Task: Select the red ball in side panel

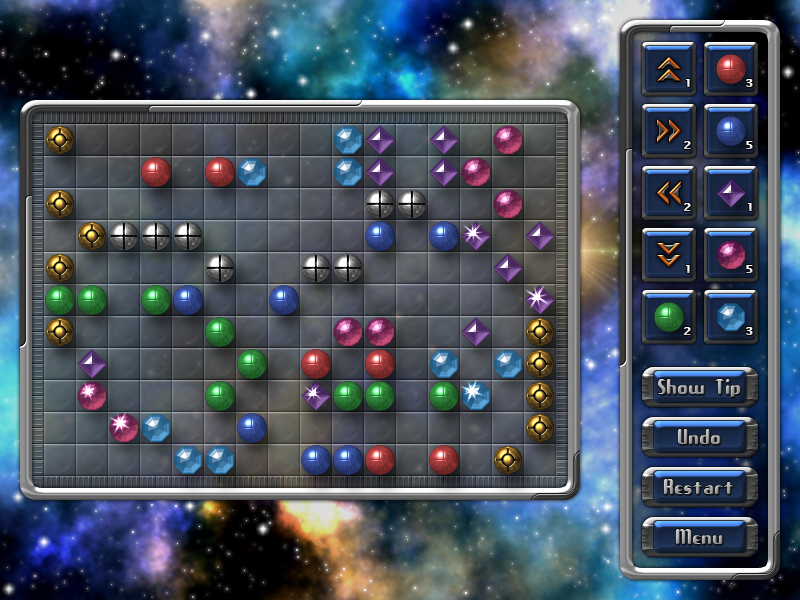Action: click(730, 69)
